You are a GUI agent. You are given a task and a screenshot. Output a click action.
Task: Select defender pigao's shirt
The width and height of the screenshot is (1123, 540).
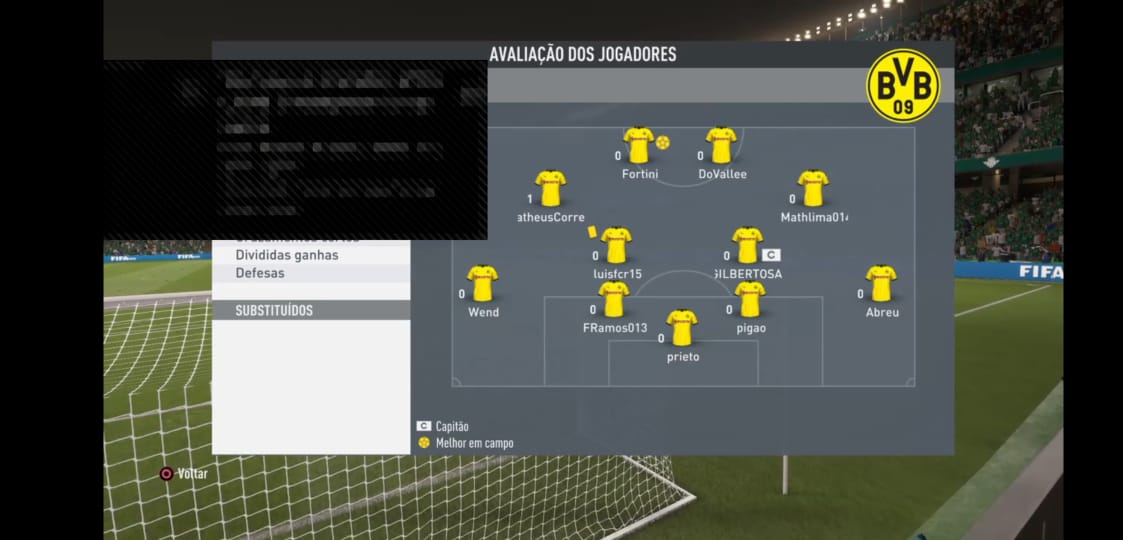click(749, 299)
